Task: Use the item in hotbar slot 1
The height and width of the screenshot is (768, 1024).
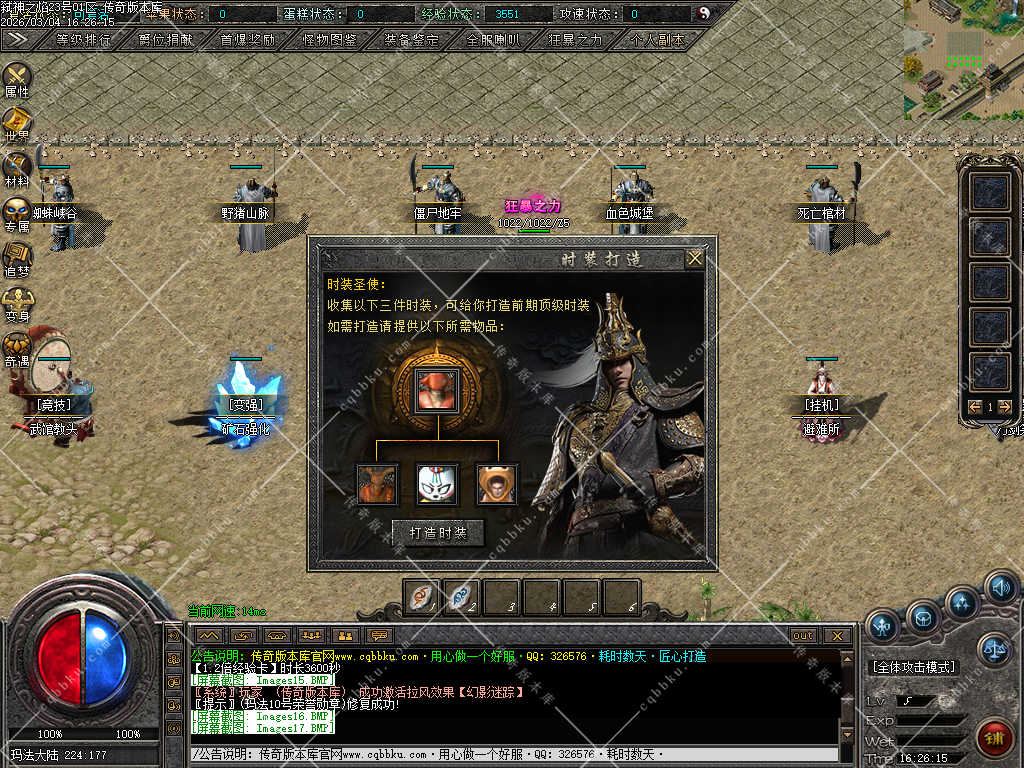Action: click(x=422, y=596)
